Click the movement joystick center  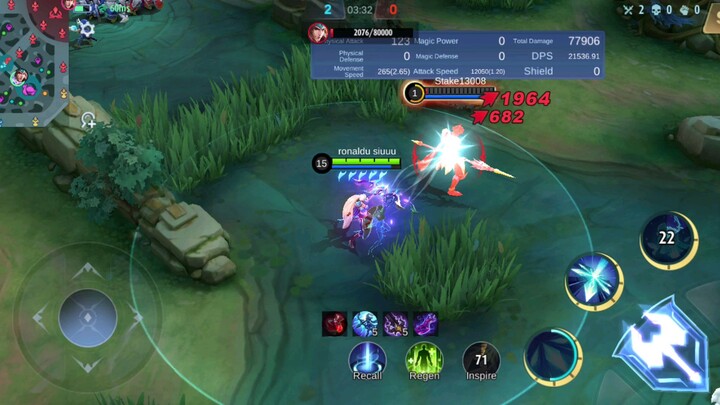click(88, 318)
